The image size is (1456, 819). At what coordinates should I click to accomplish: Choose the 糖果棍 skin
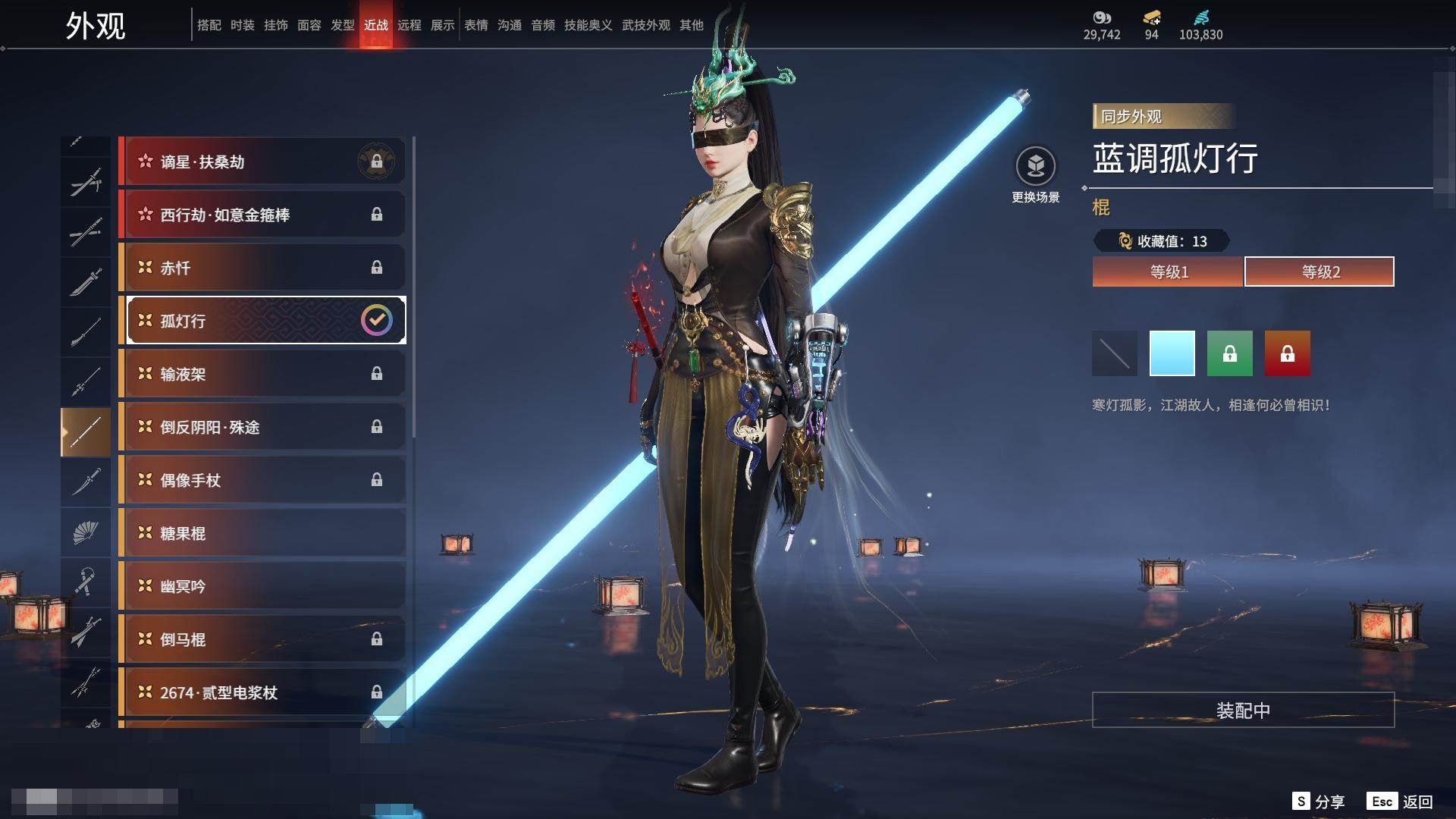[x=262, y=533]
